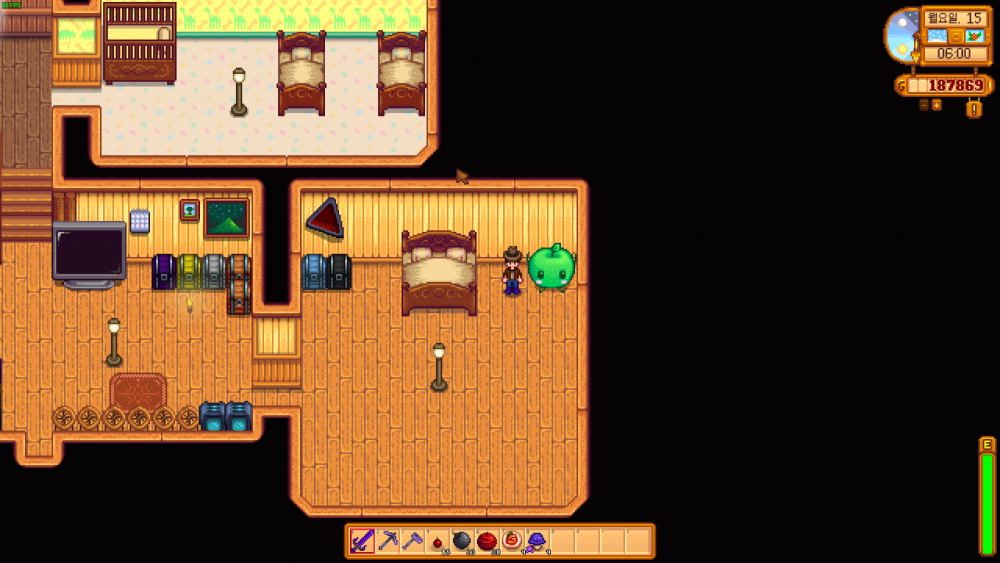Choose the pink swirl cake food slot
The width and height of the screenshot is (1000, 563).
[512, 541]
